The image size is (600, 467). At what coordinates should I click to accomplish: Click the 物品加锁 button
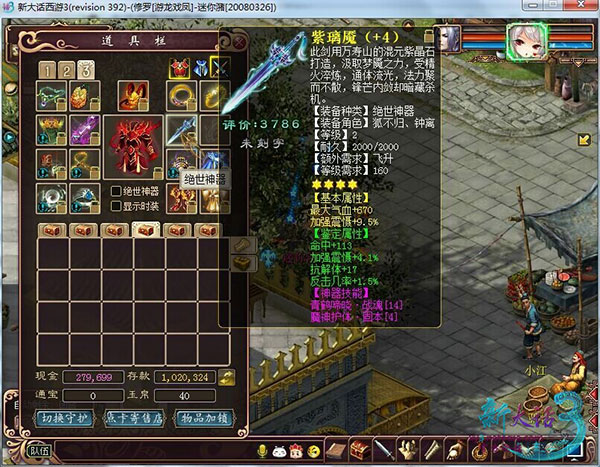click(203, 417)
